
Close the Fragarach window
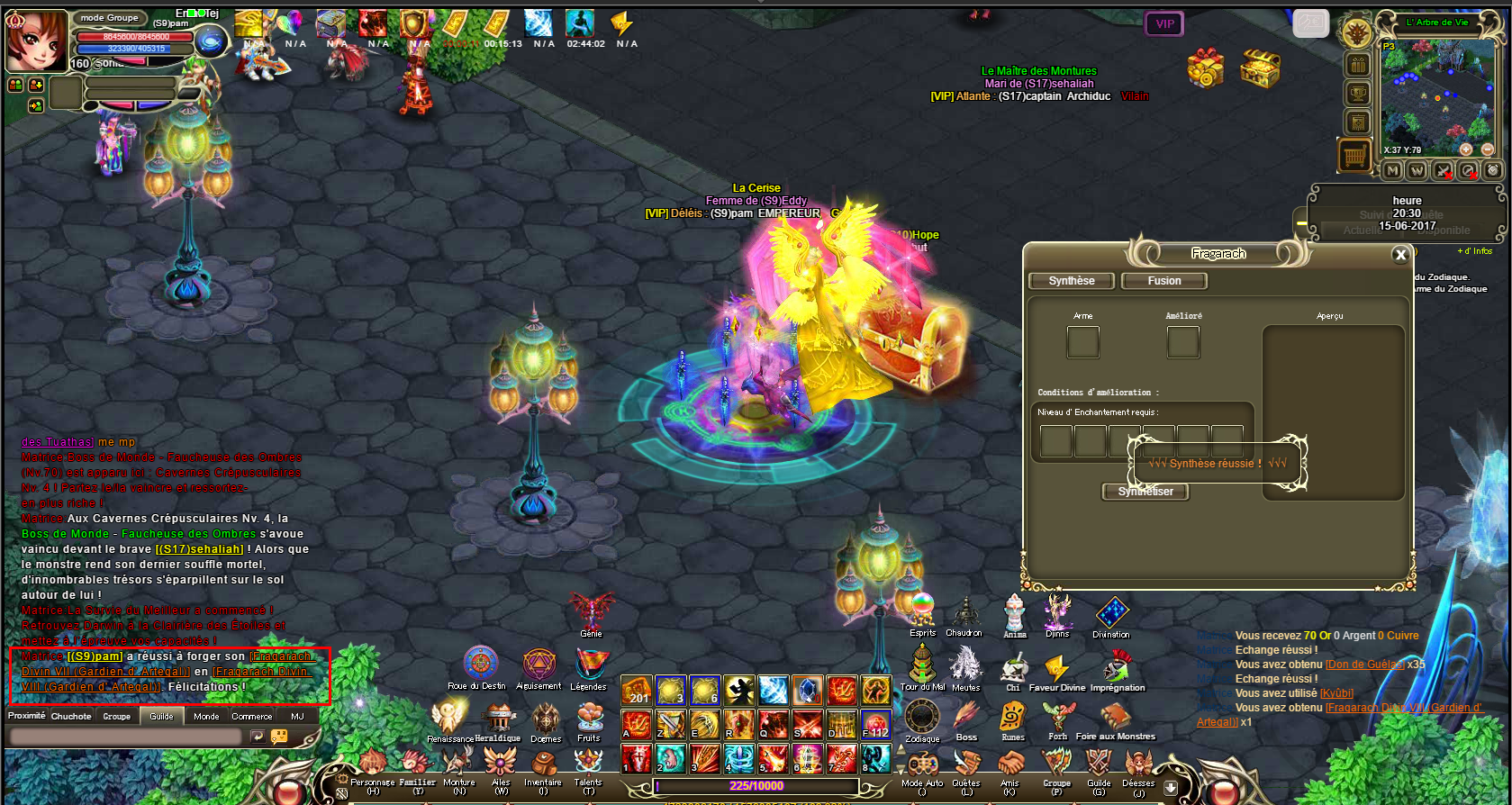coord(1400,255)
